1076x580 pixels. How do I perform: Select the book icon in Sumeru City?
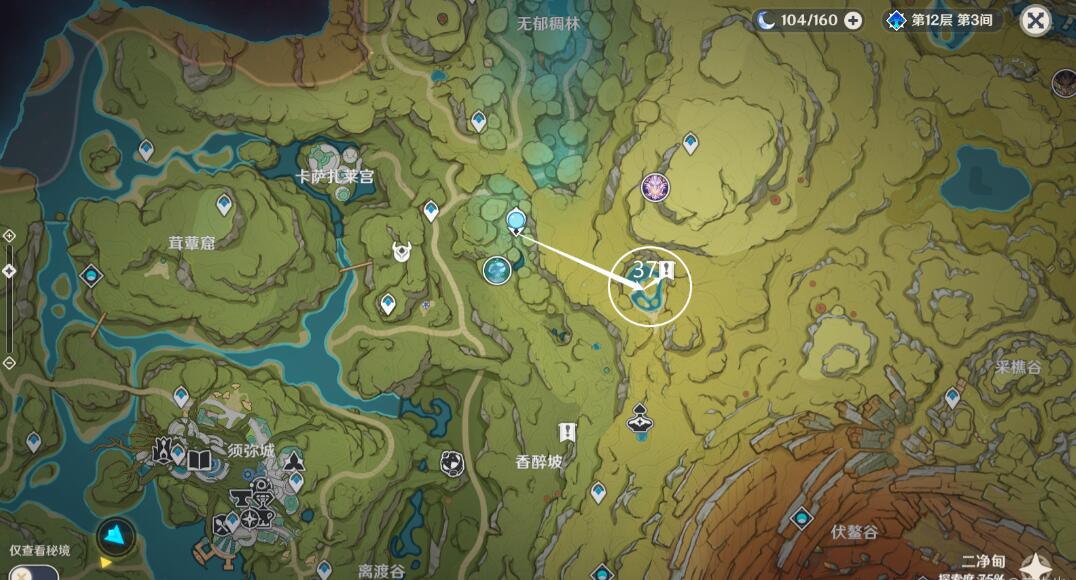pos(199,459)
